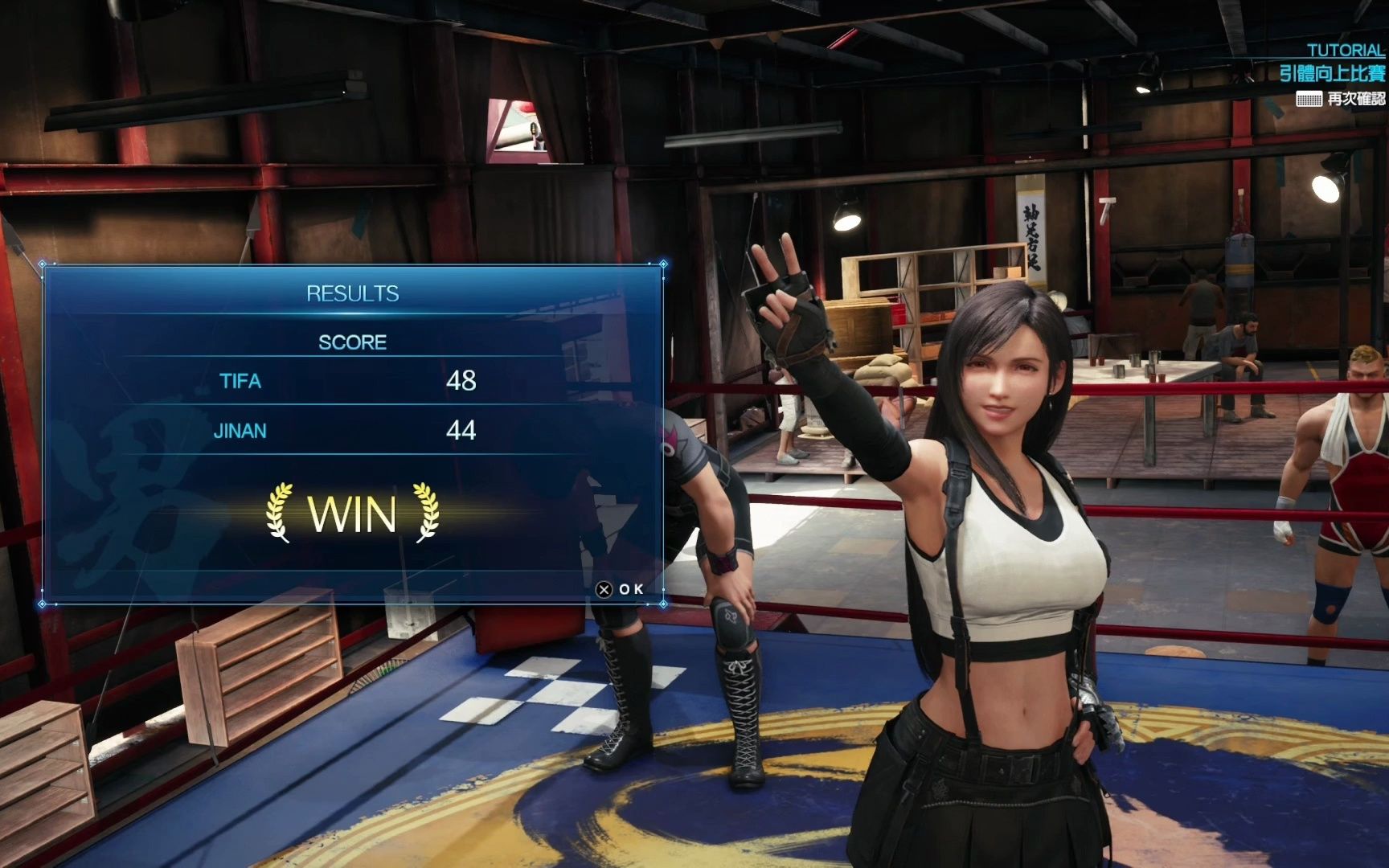The width and height of the screenshot is (1389, 868).
Task: Confirm the results with OK
Action: (620, 589)
